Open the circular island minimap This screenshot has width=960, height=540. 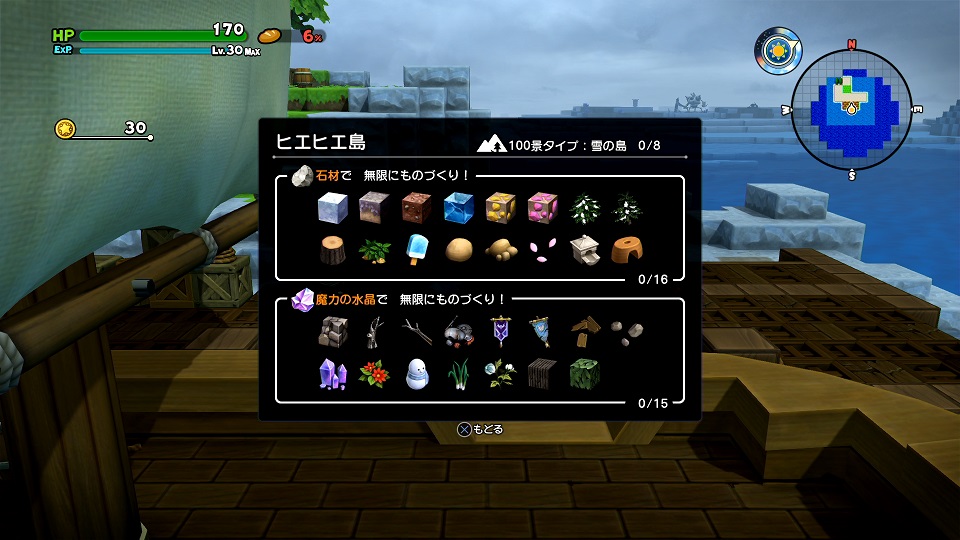pyautogui.click(x=852, y=105)
